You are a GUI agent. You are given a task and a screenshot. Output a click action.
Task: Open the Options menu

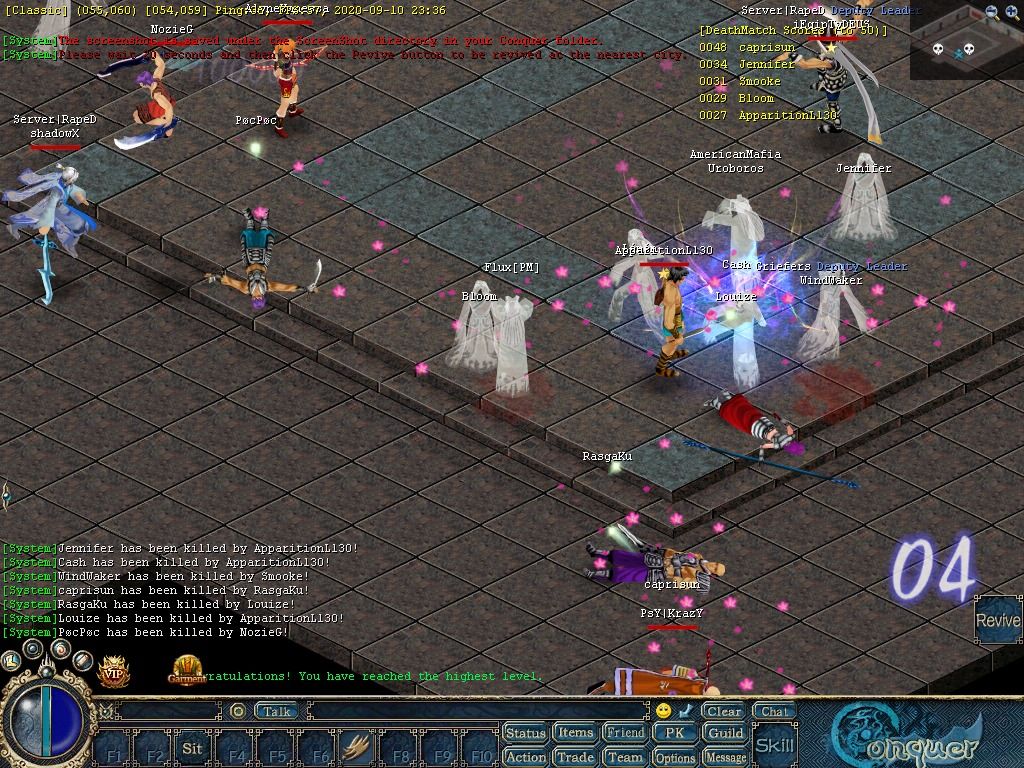675,757
